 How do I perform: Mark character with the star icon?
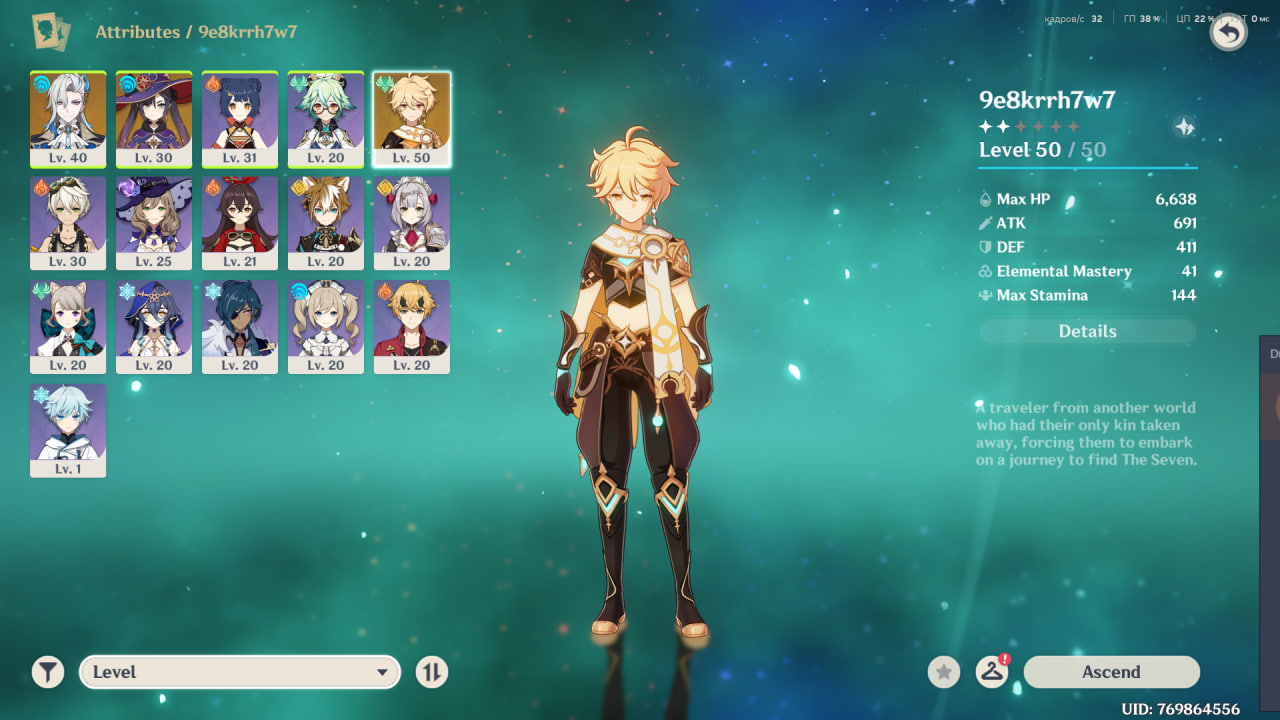pyautogui.click(x=943, y=672)
